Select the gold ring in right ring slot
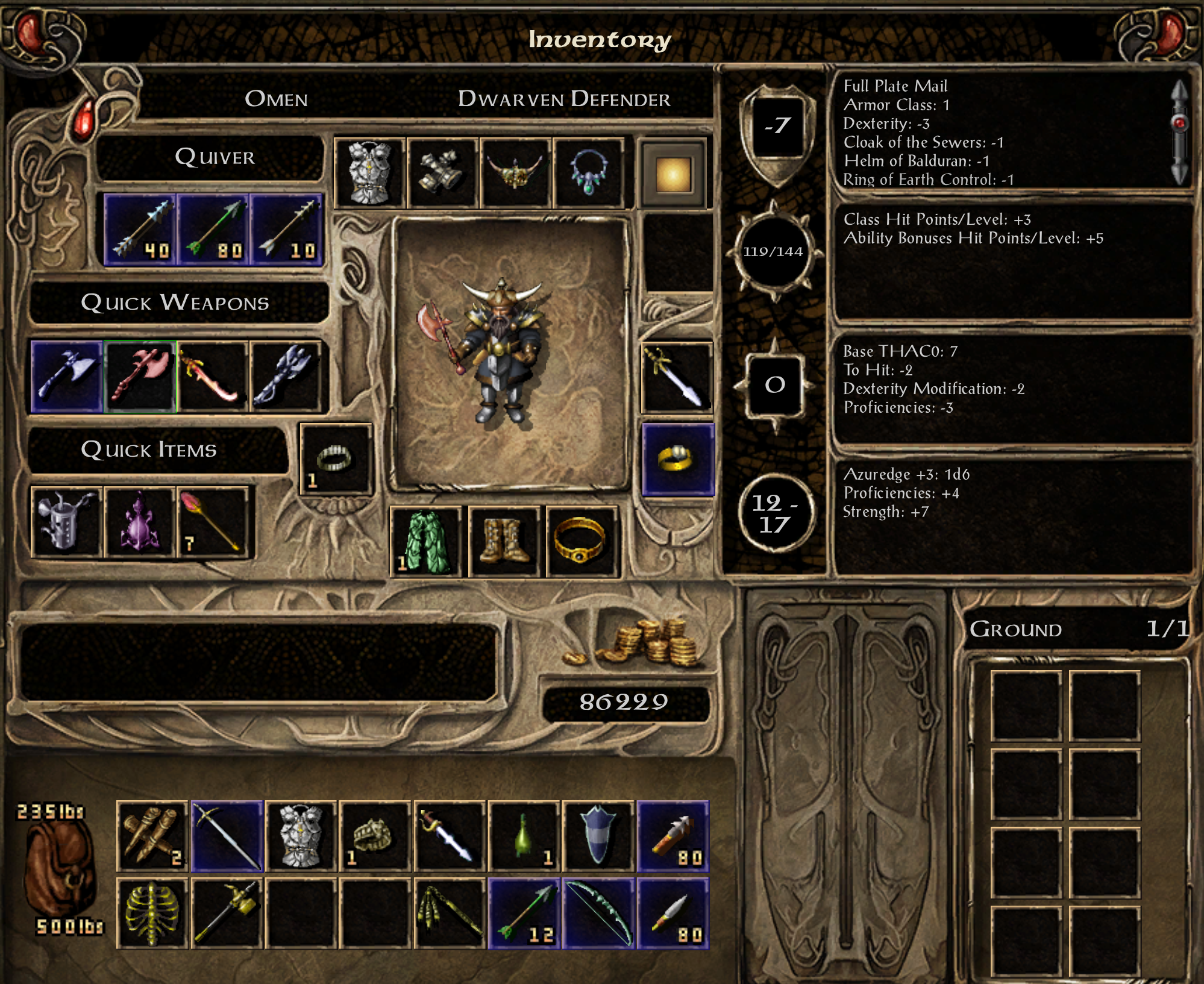 (678, 460)
